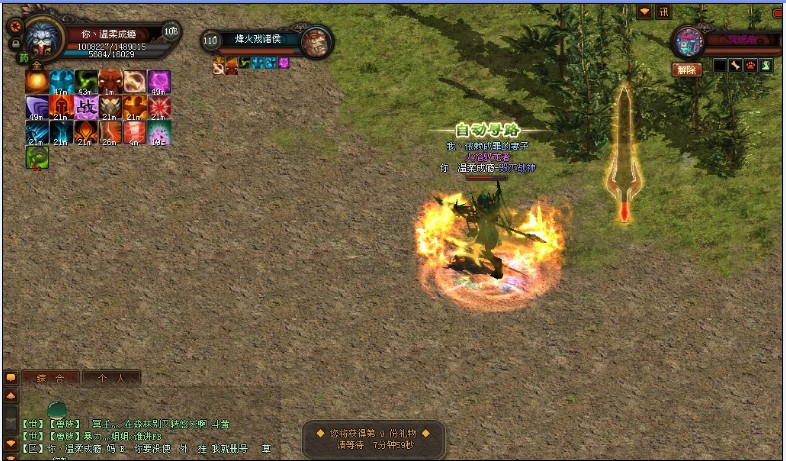
Task: Click the green coiled dragon buff icon
Action: tap(37, 157)
